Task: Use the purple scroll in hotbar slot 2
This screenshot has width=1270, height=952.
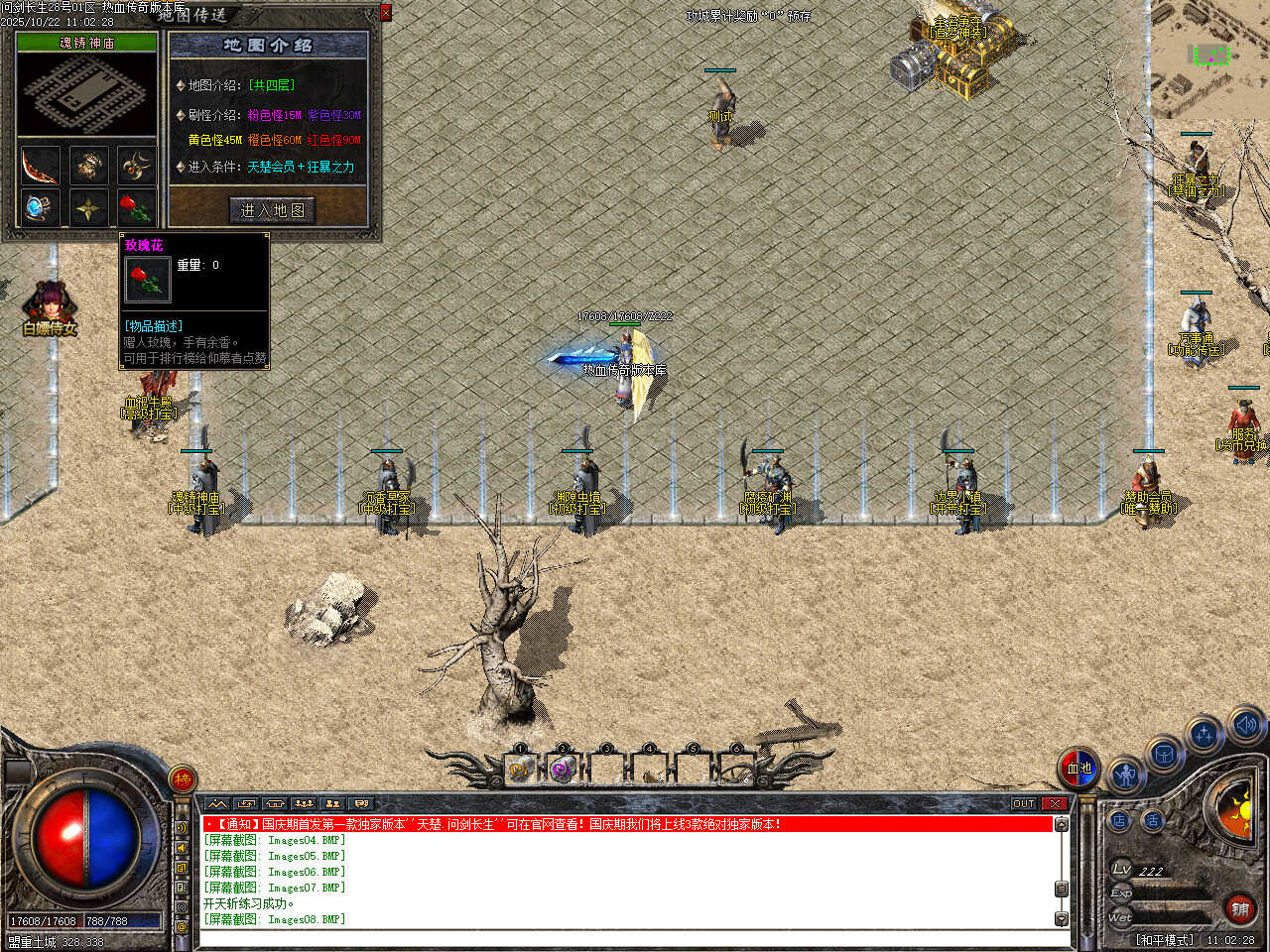Action: coord(563,769)
